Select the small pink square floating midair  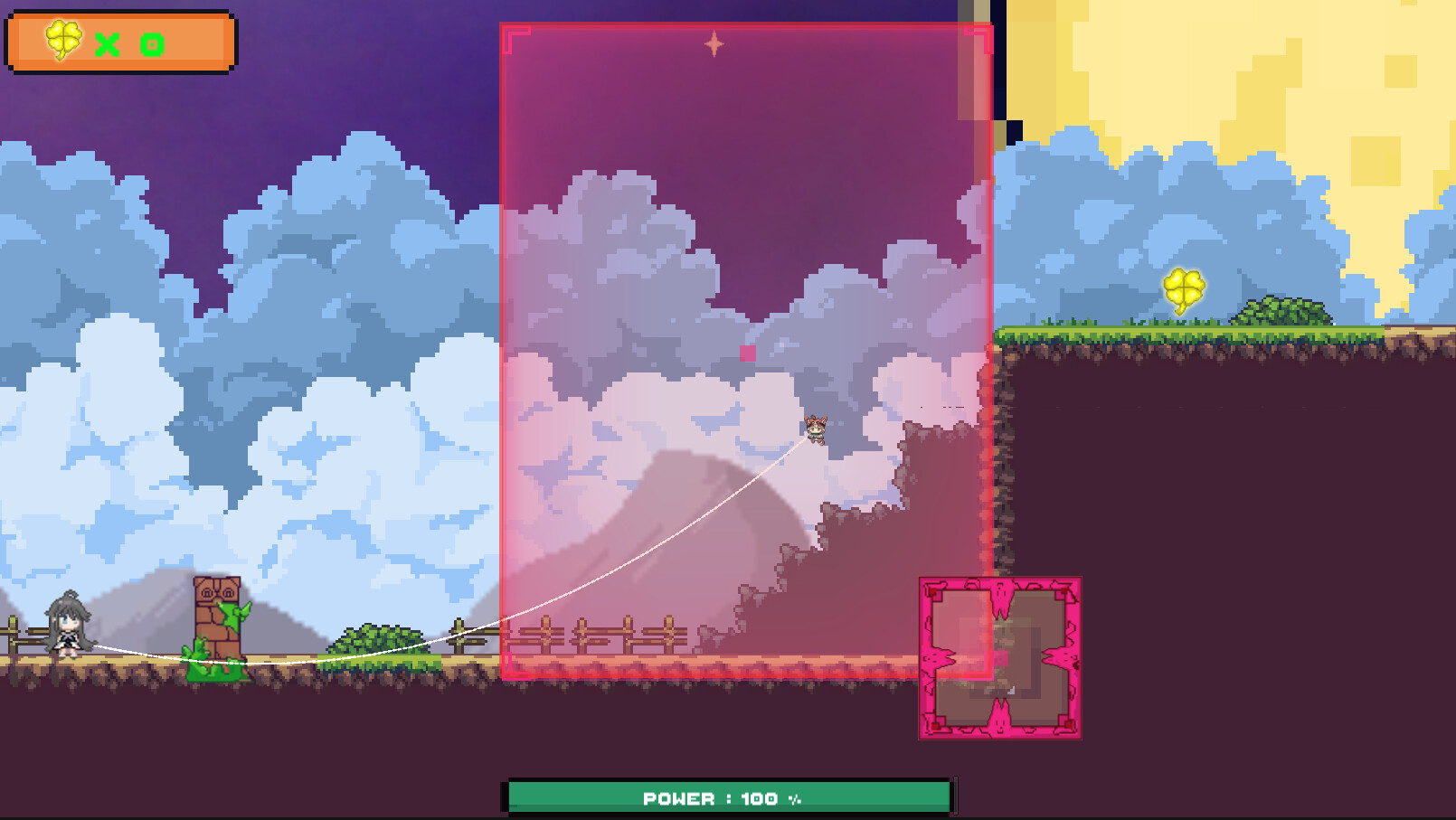pos(747,353)
